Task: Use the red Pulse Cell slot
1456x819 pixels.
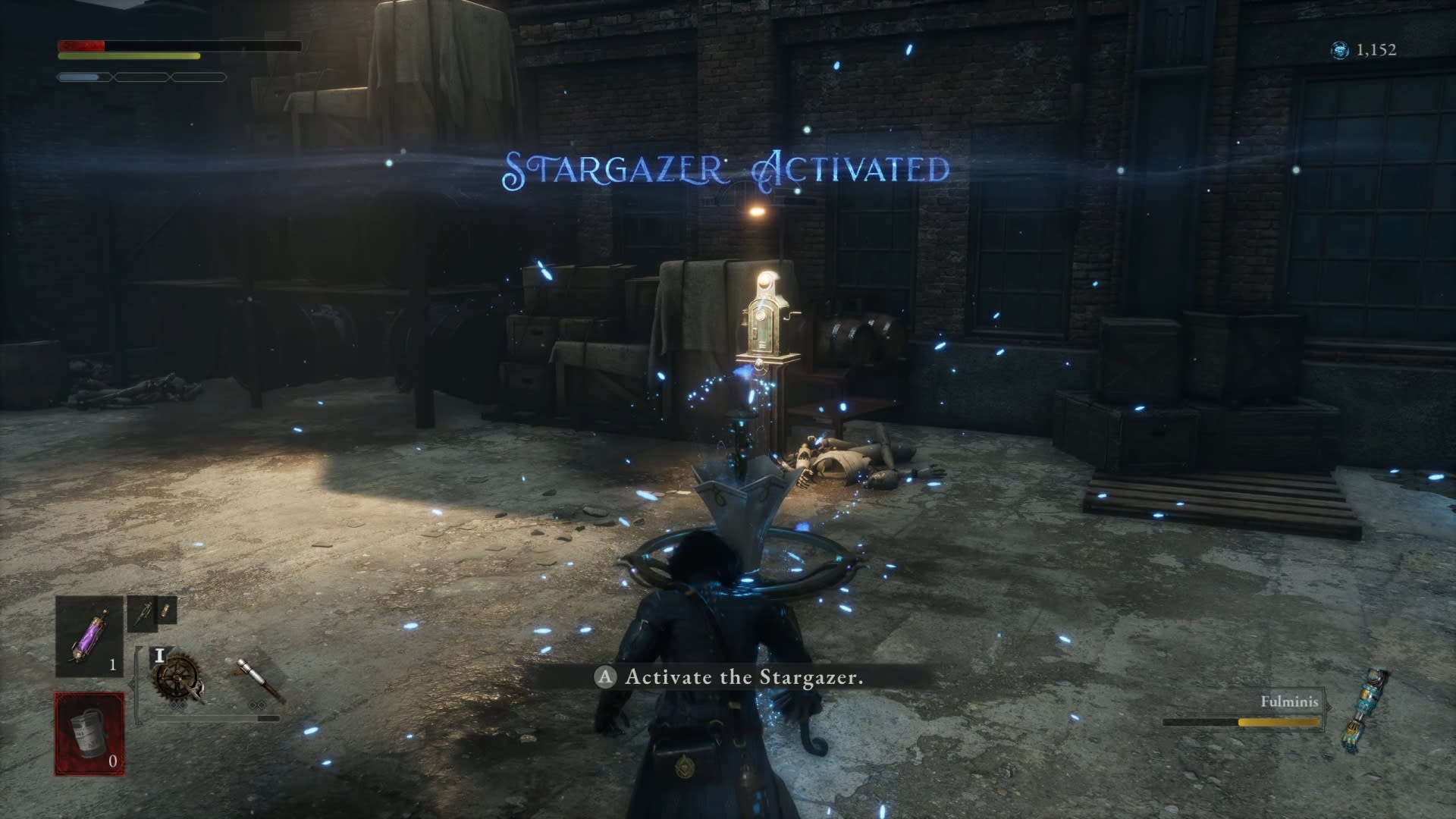Action: pyautogui.click(x=89, y=733)
